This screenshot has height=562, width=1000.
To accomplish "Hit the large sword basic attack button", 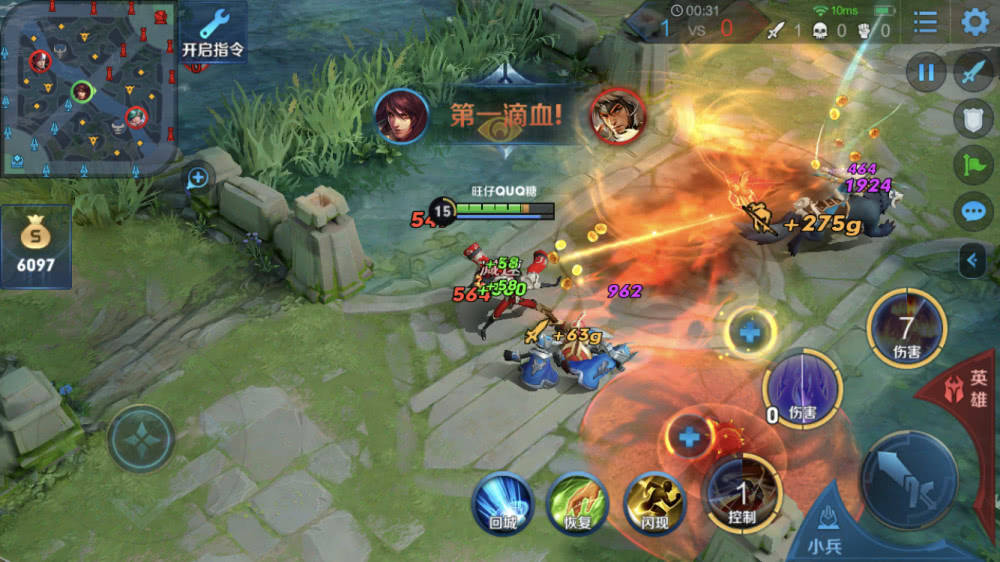I will click(x=908, y=479).
